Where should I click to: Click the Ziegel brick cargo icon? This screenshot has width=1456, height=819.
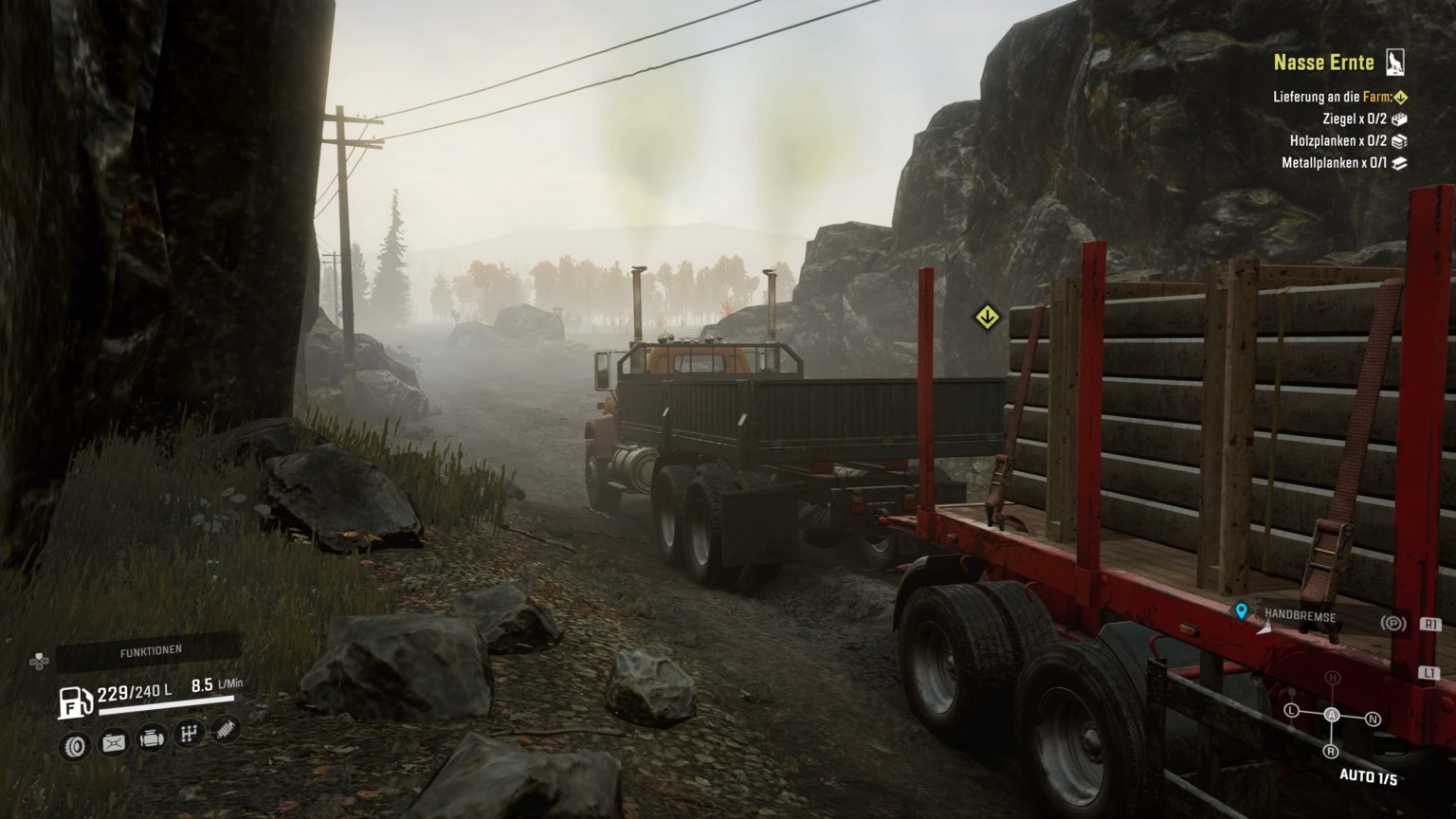(1401, 118)
